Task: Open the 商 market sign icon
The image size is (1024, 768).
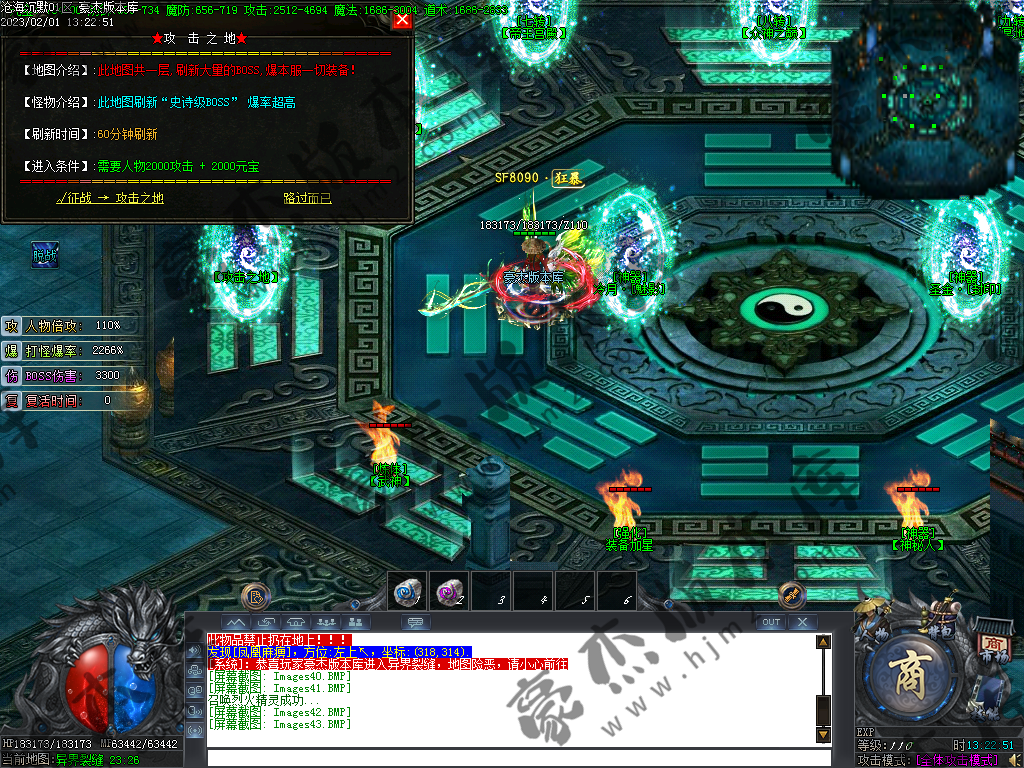Action: pos(991,644)
